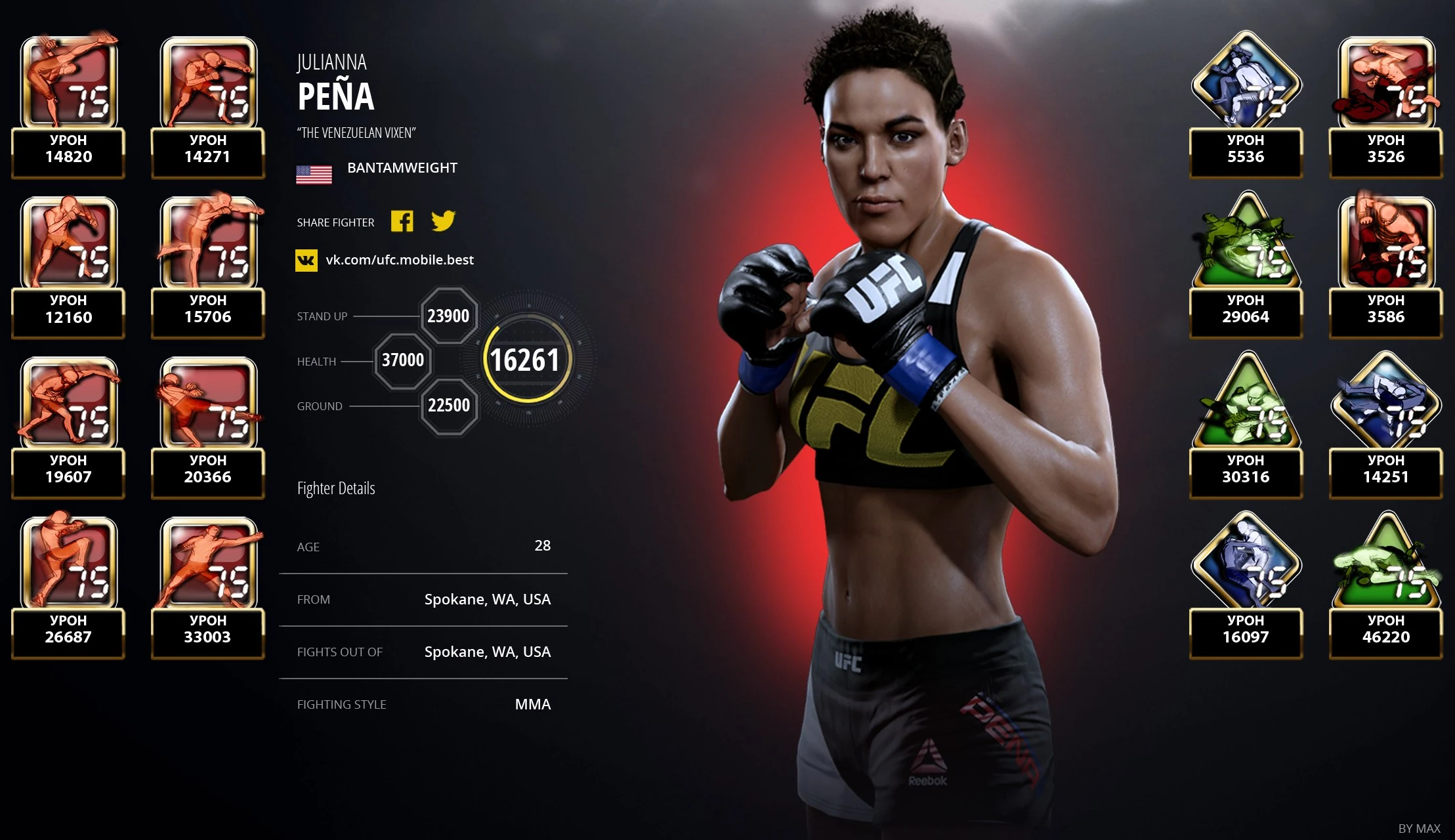This screenshot has width=1455, height=840.
Task: Click the BANTAMWEIGHT division label
Action: 402,167
